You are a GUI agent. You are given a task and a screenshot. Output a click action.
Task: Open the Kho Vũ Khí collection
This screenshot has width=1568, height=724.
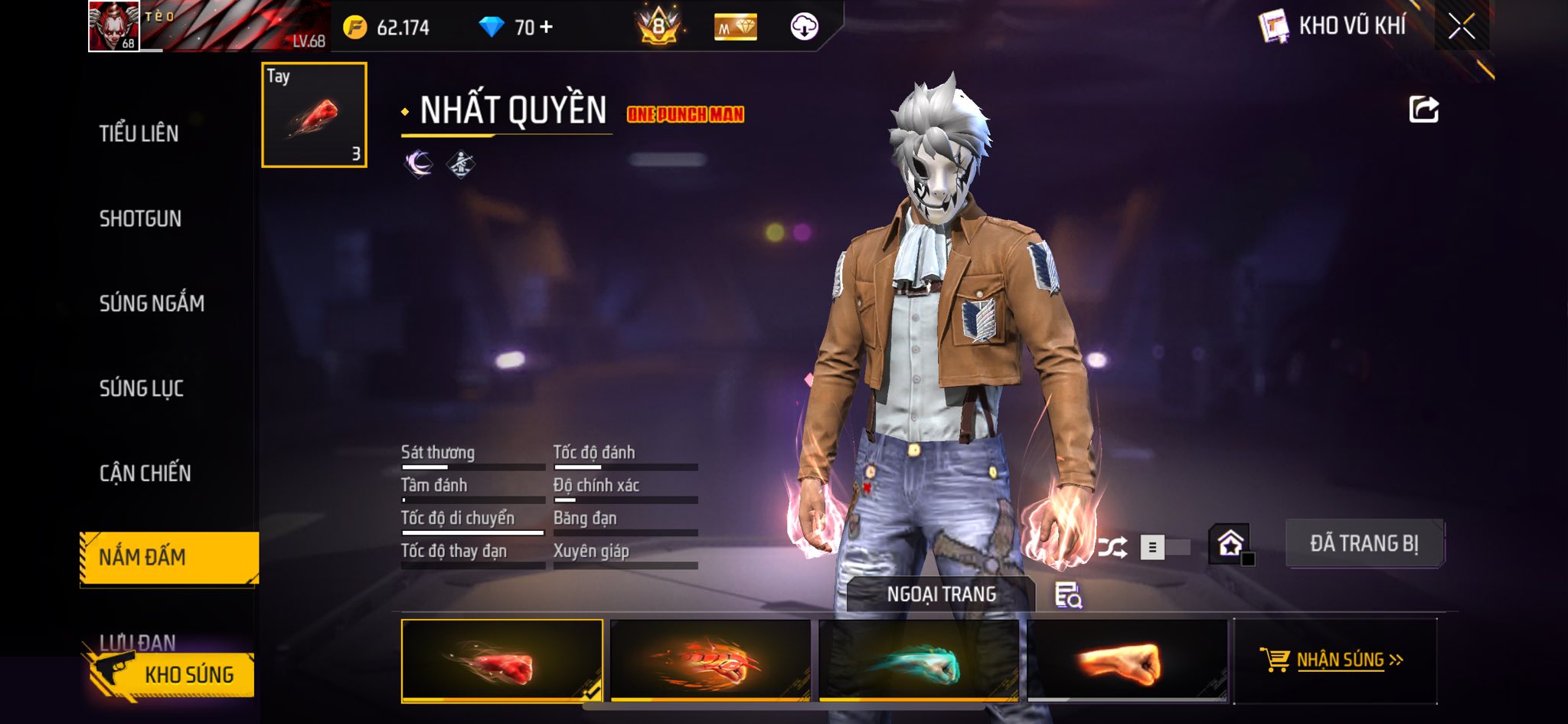[x=1333, y=26]
